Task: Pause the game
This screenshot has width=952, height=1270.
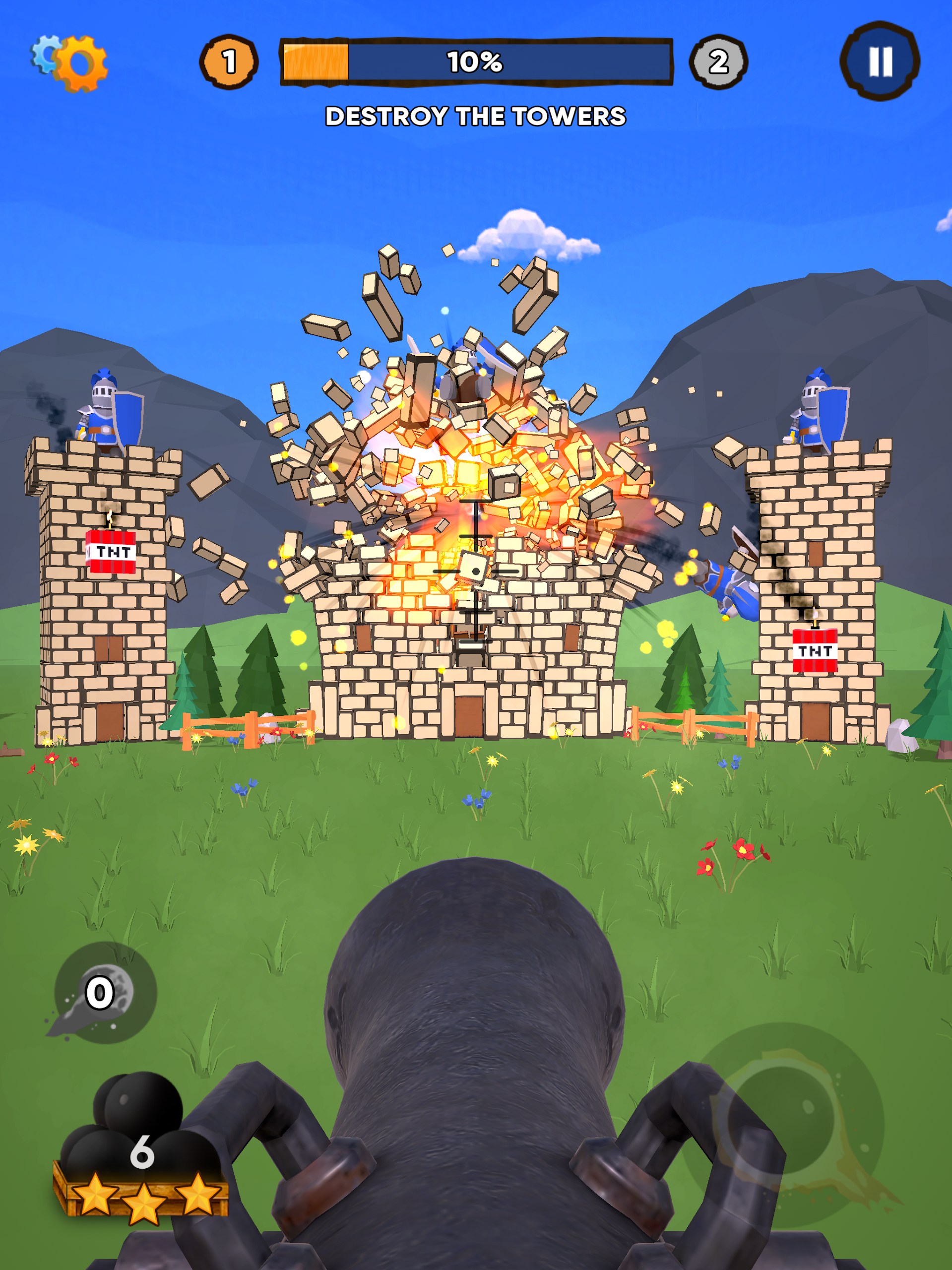Action: (x=879, y=62)
